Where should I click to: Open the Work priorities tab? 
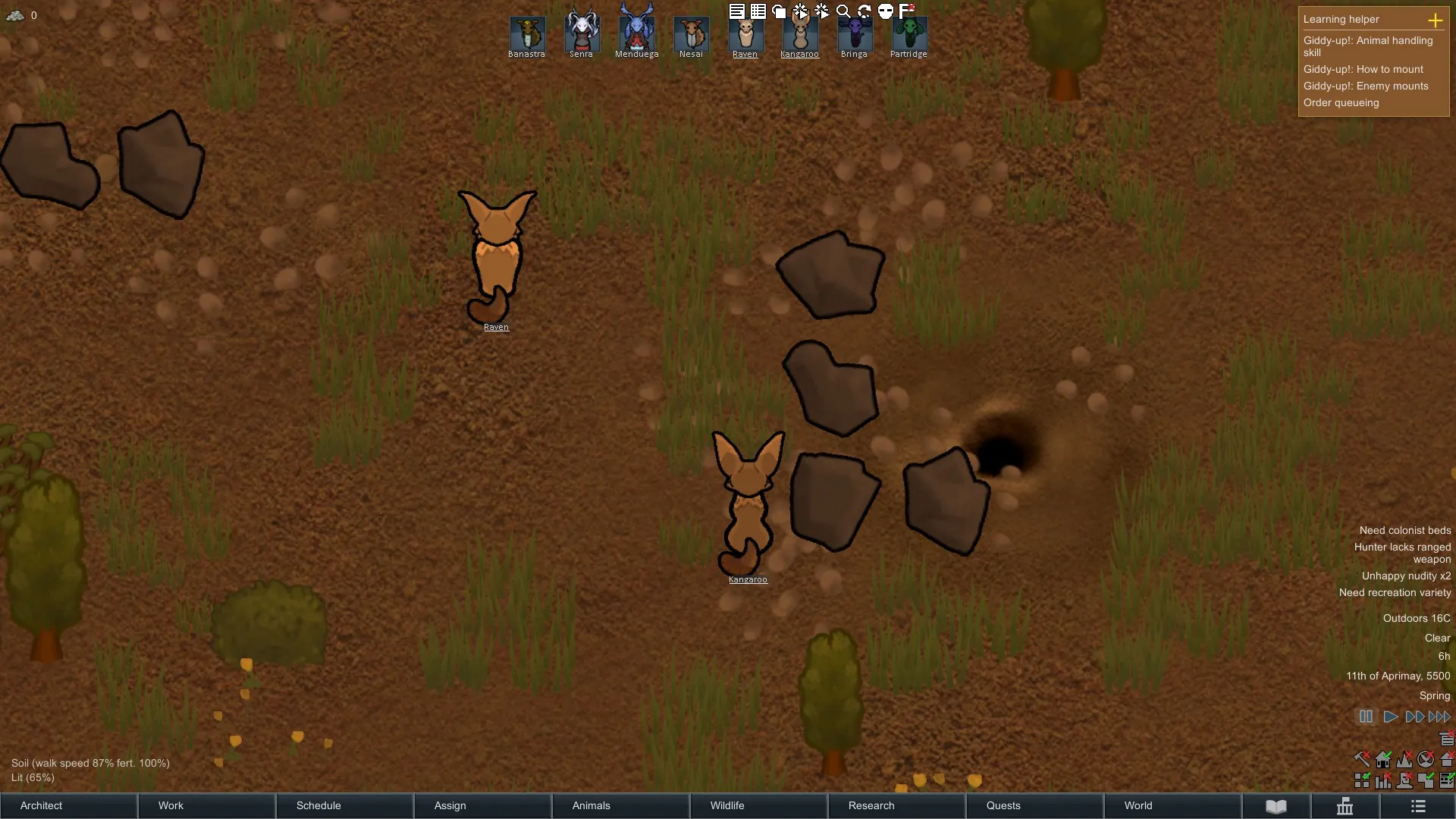click(x=206, y=805)
